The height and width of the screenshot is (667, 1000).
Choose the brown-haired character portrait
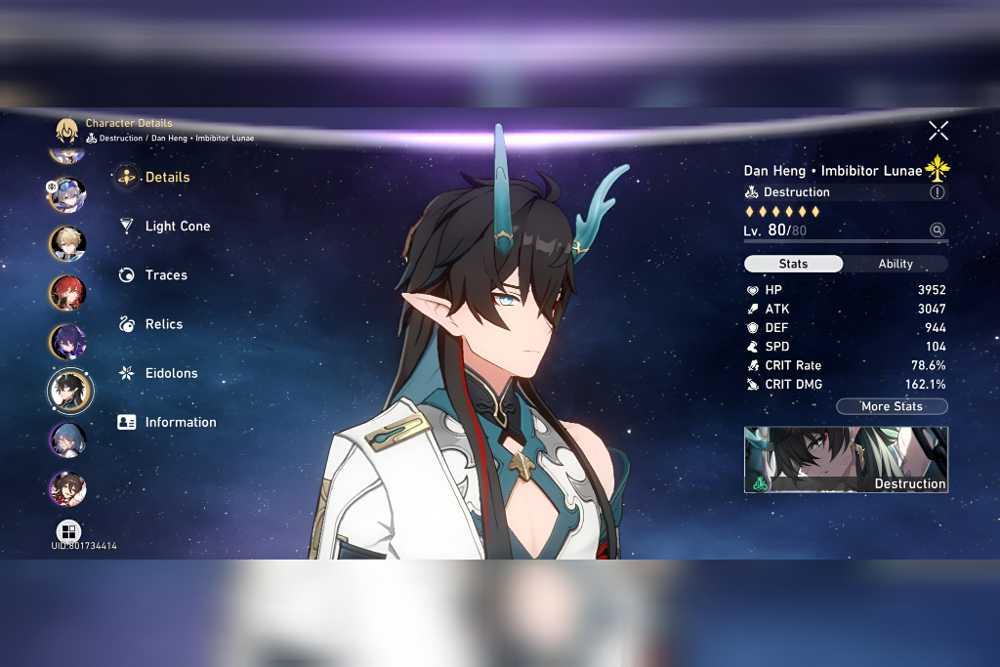pyautogui.click(x=67, y=489)
